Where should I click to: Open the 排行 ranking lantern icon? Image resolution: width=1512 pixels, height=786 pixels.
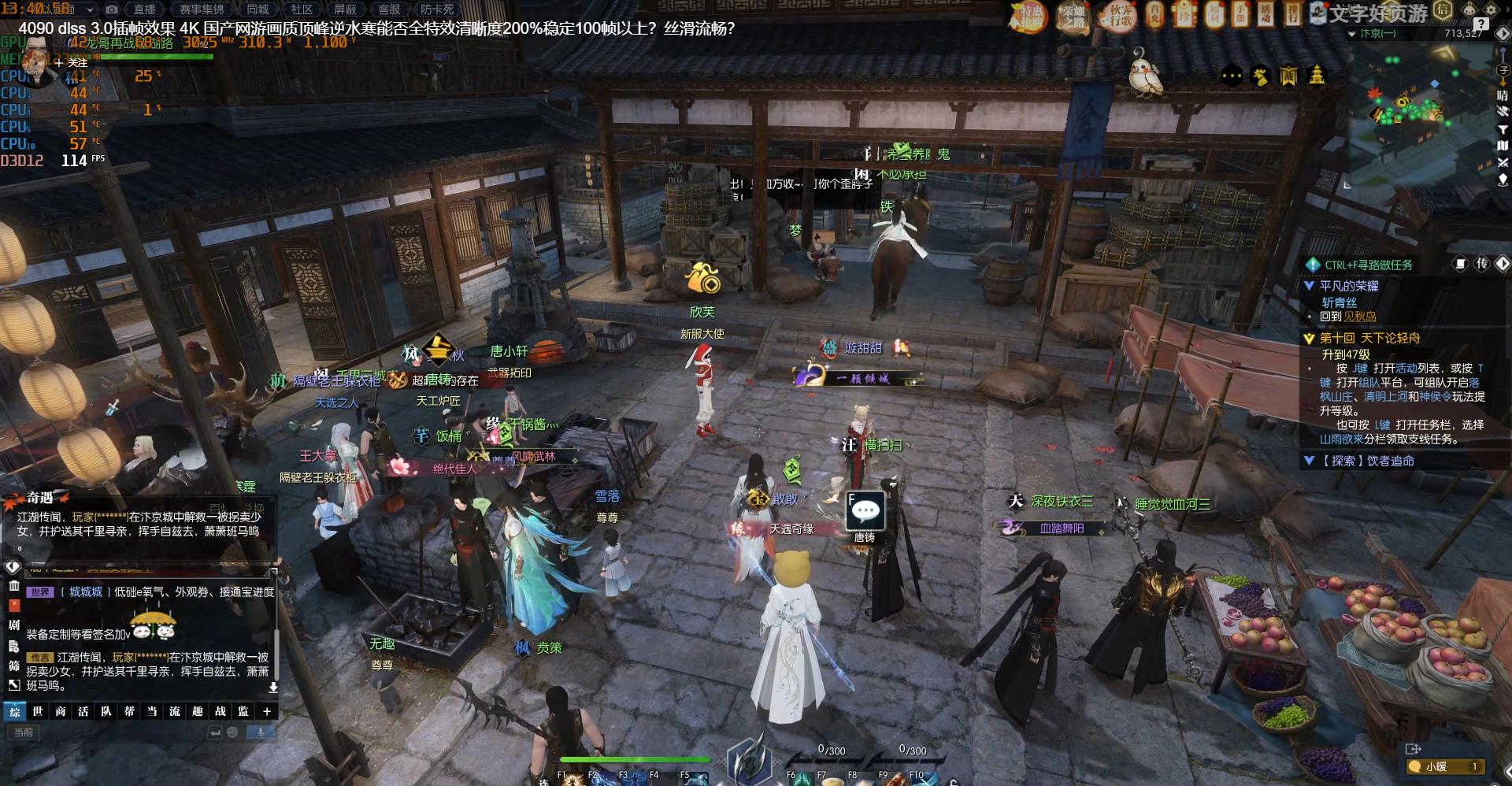click(1292, 14)
